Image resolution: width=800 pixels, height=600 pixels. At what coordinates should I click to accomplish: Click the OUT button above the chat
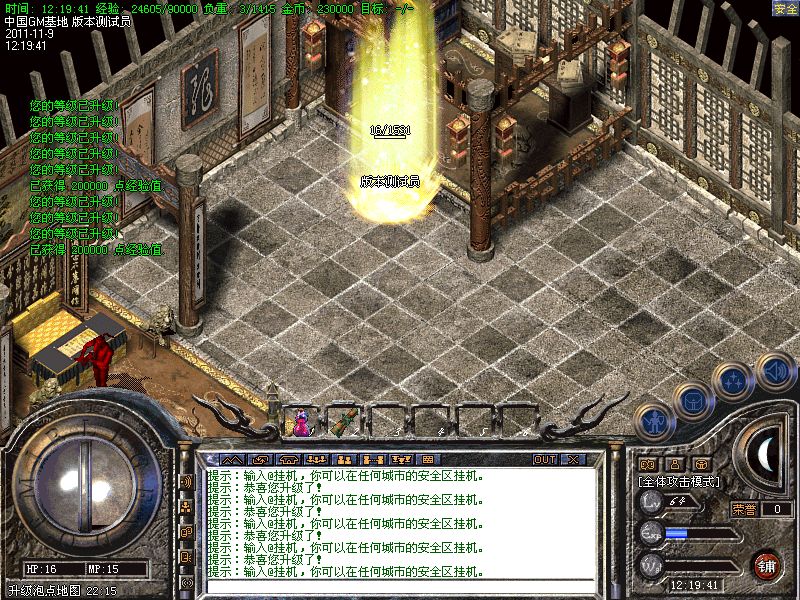pyautogui.click(x=545, y=459)
